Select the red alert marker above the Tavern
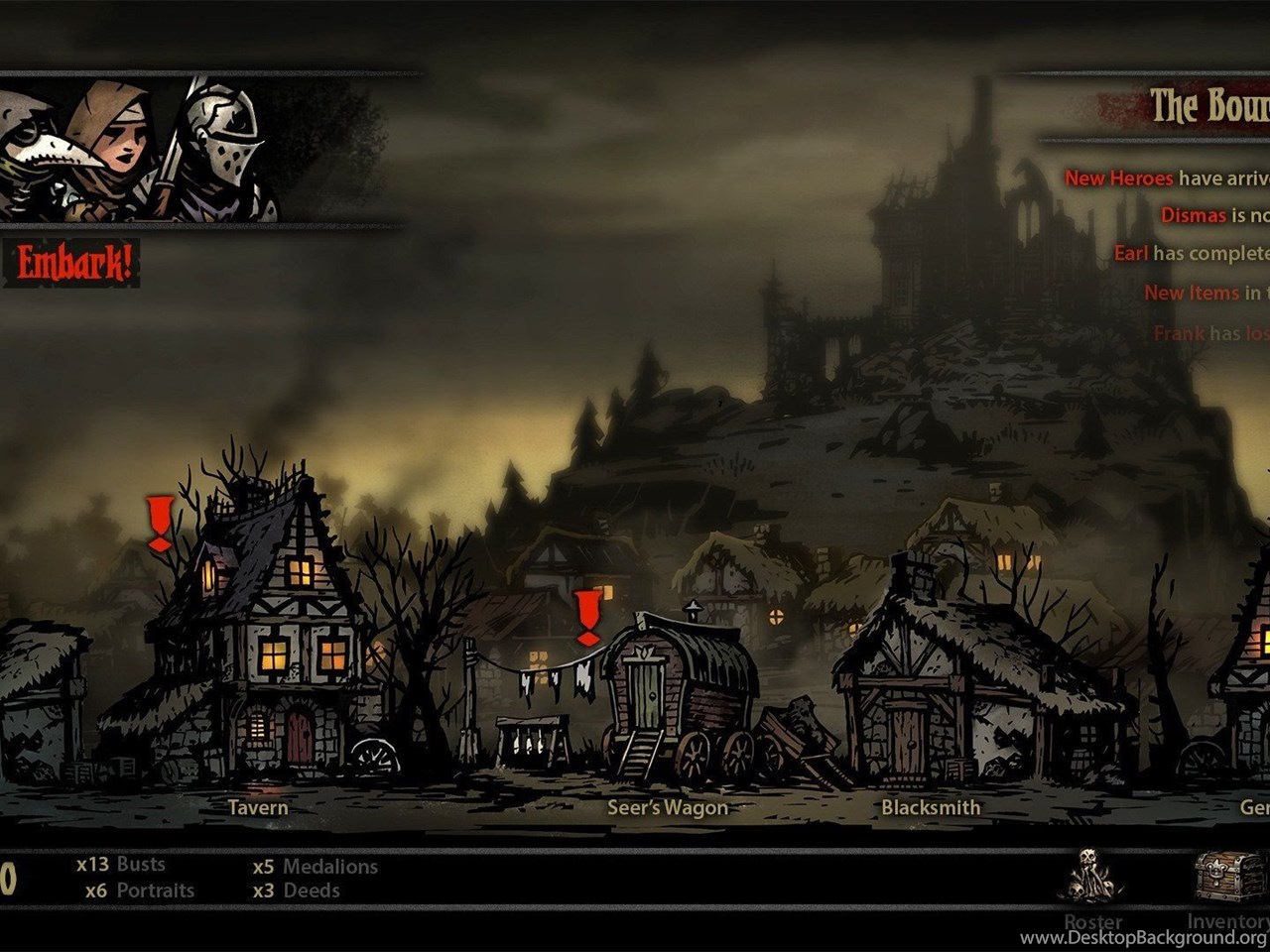This screenshot has height=952, width=1270. point(160,524)
